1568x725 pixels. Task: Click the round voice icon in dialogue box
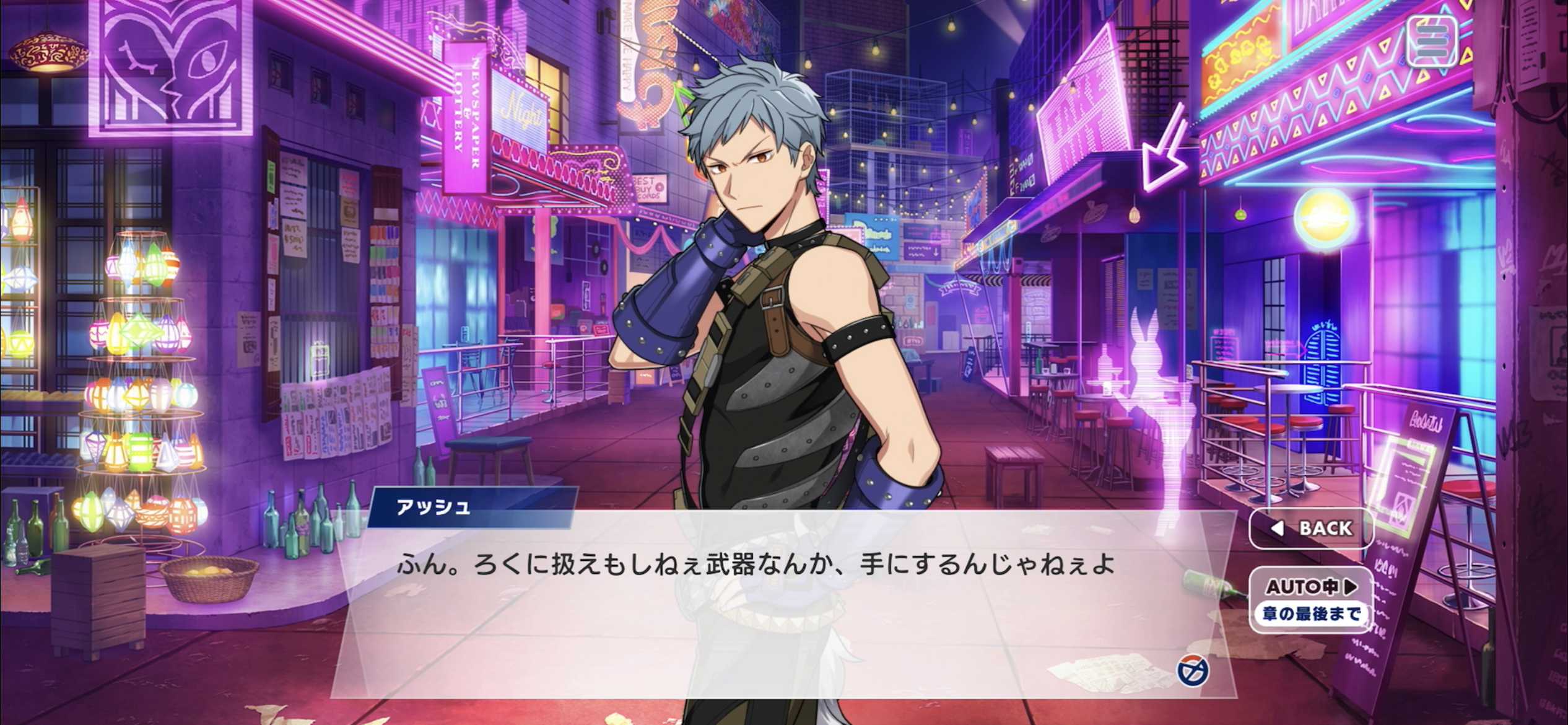tap(1193, 670)
